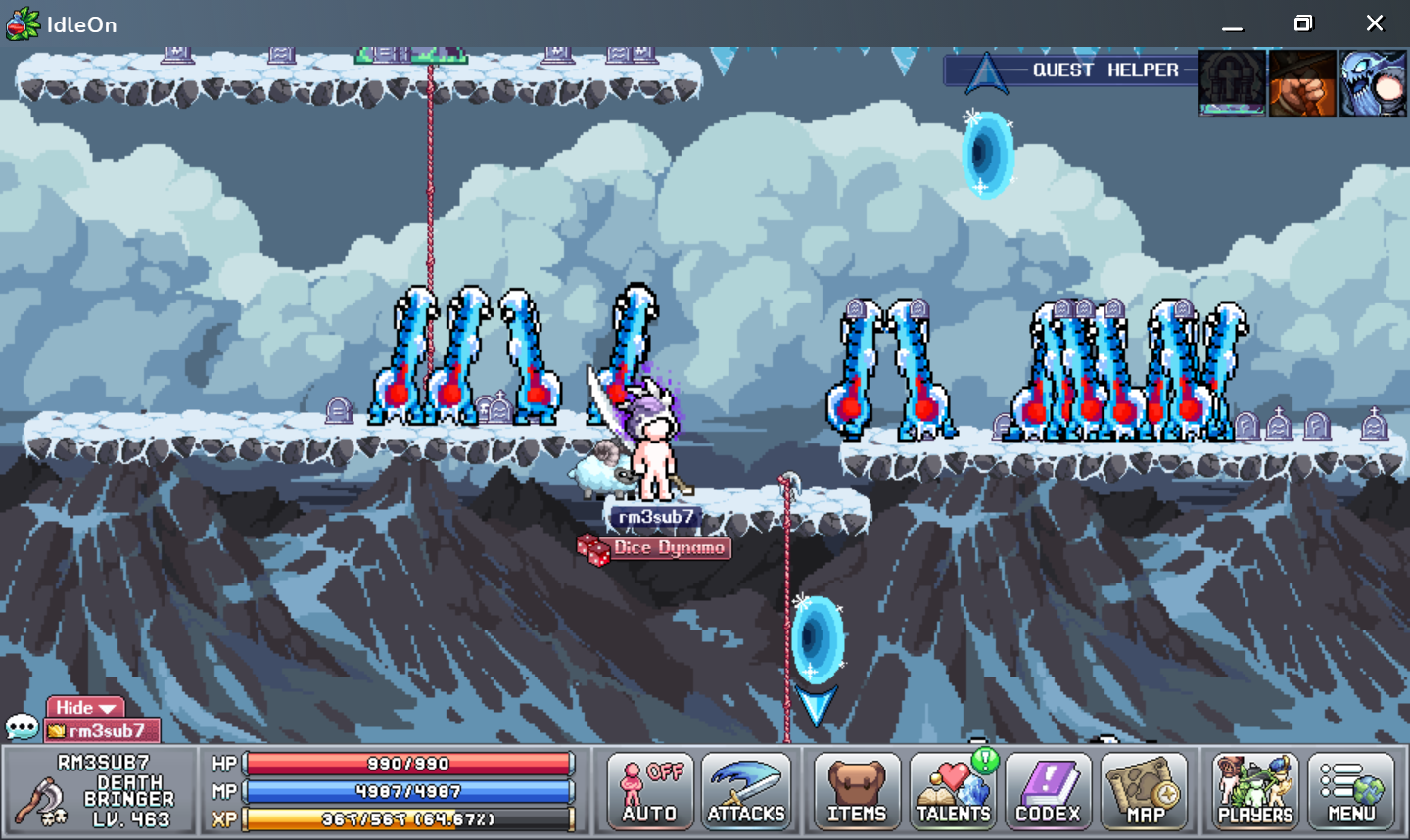Open the CODEX book
The height and width of the screenshot is (840, 1410).
click(x=1048, y=791)
